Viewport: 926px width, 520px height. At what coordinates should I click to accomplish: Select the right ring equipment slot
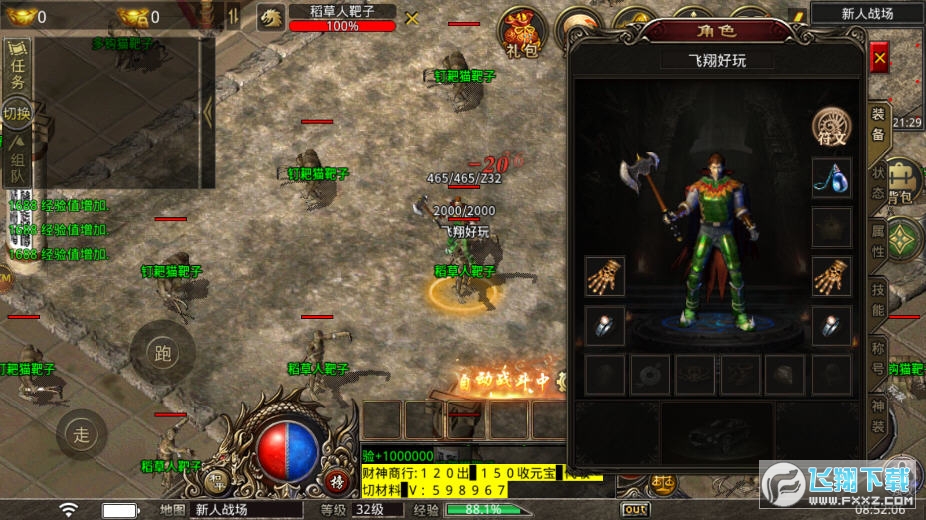(831, 325)
